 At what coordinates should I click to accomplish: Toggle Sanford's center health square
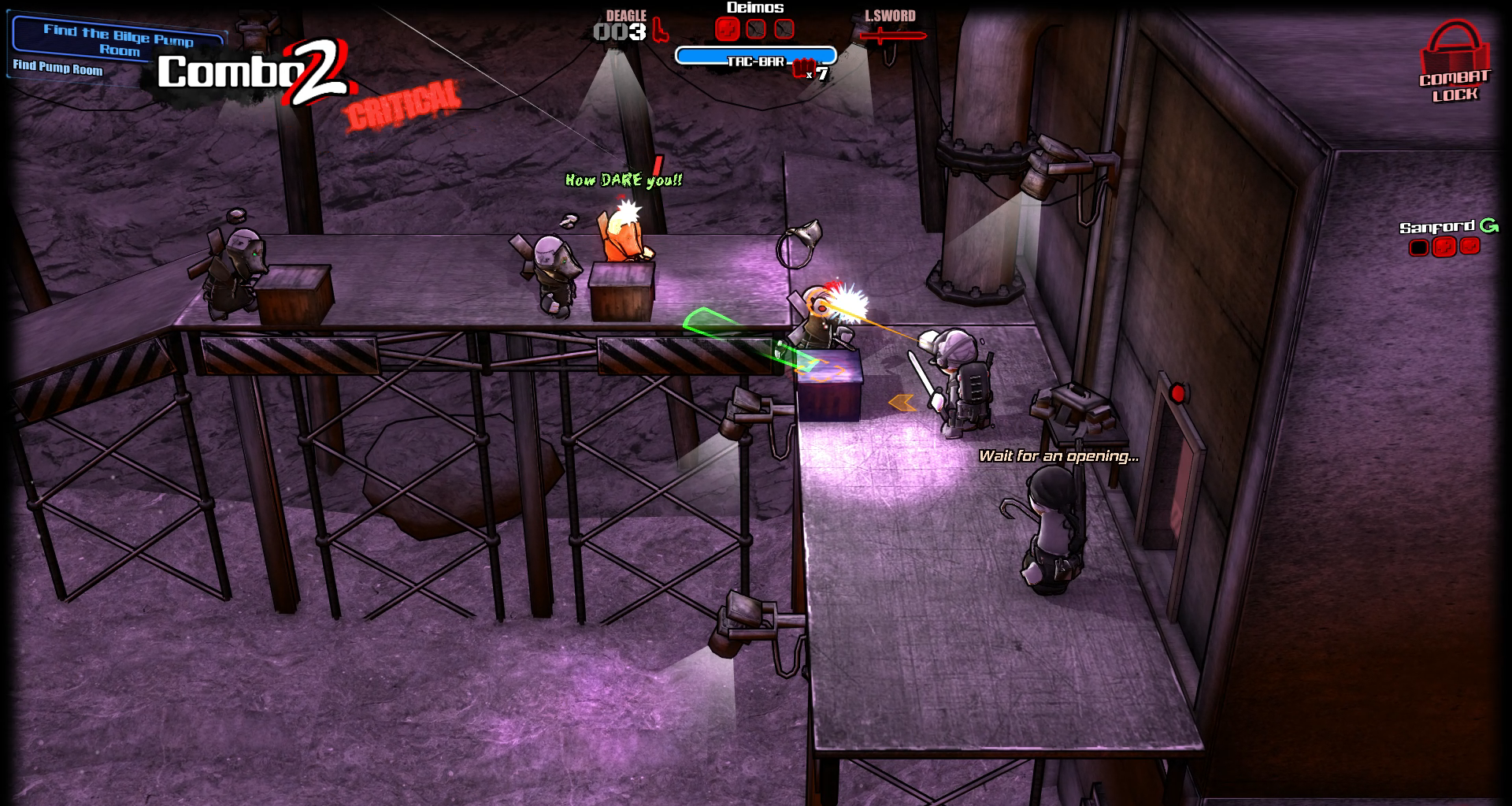[1444, 246]
